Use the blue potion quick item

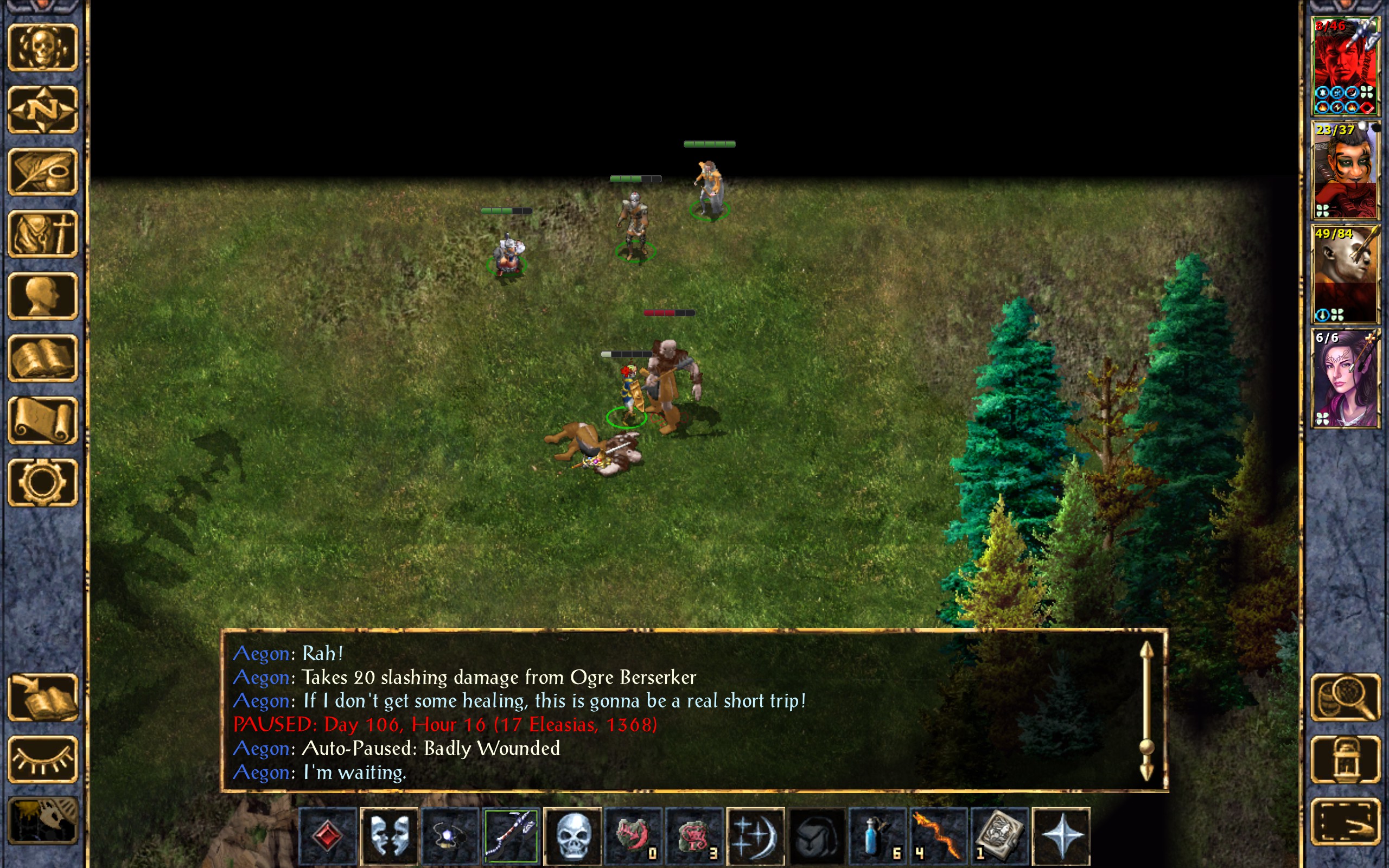point(877,836)
